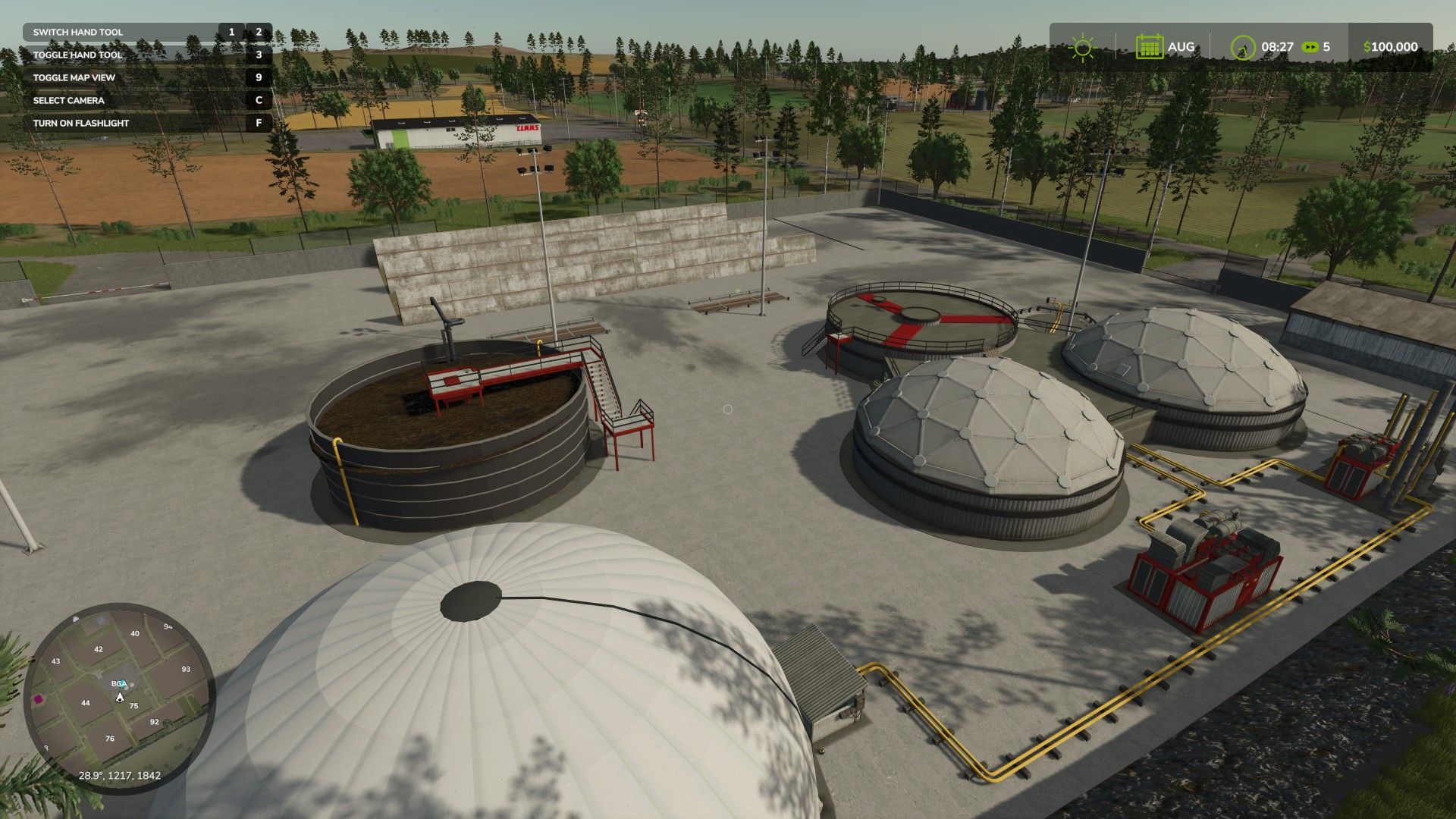The height and width of the screenshot is (819, 1456).
Task: Click the keybind 9 badge for Toggle Map View
Action: click(x=258, y=77)
